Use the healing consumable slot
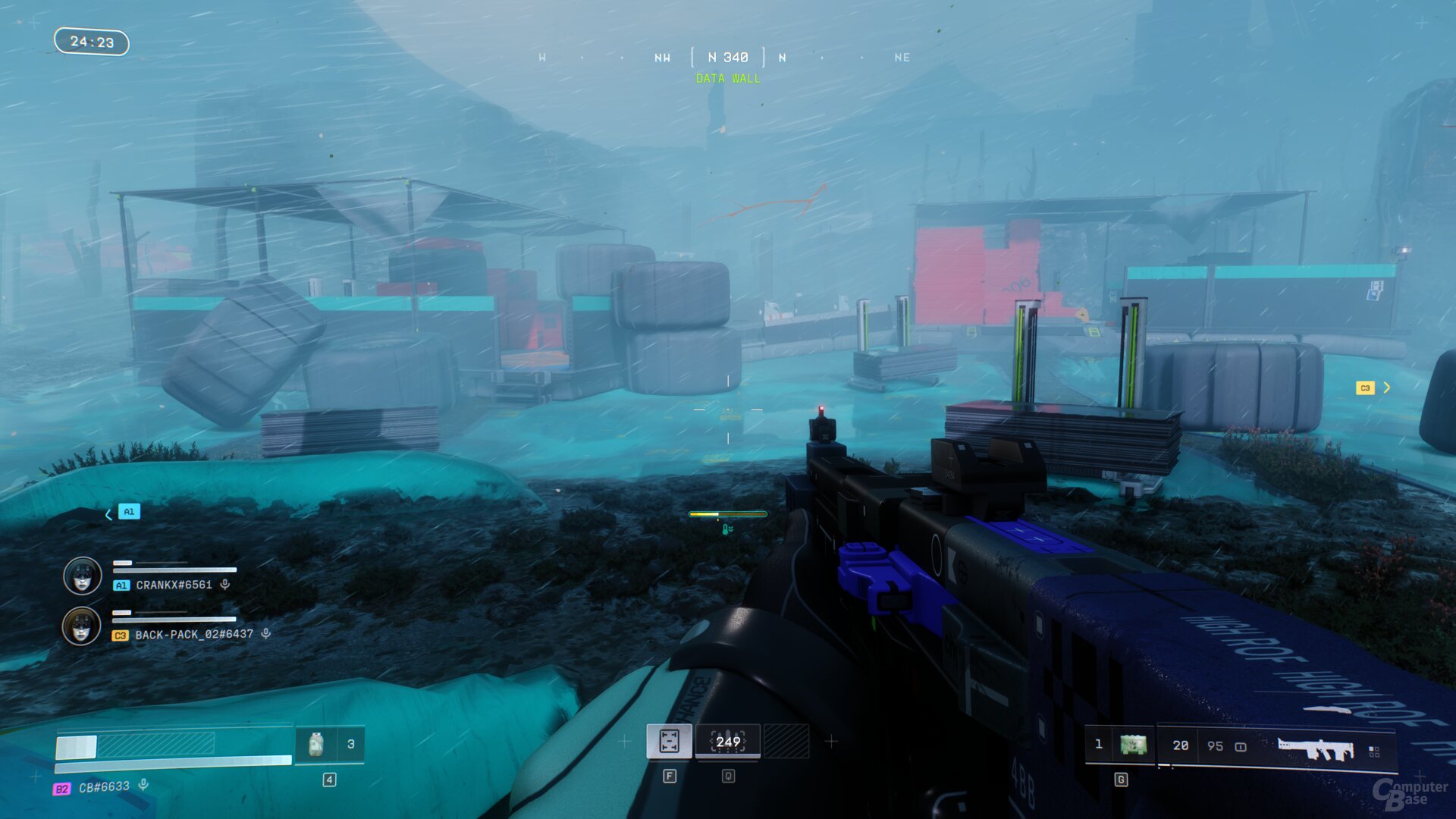 pos(316,744)
